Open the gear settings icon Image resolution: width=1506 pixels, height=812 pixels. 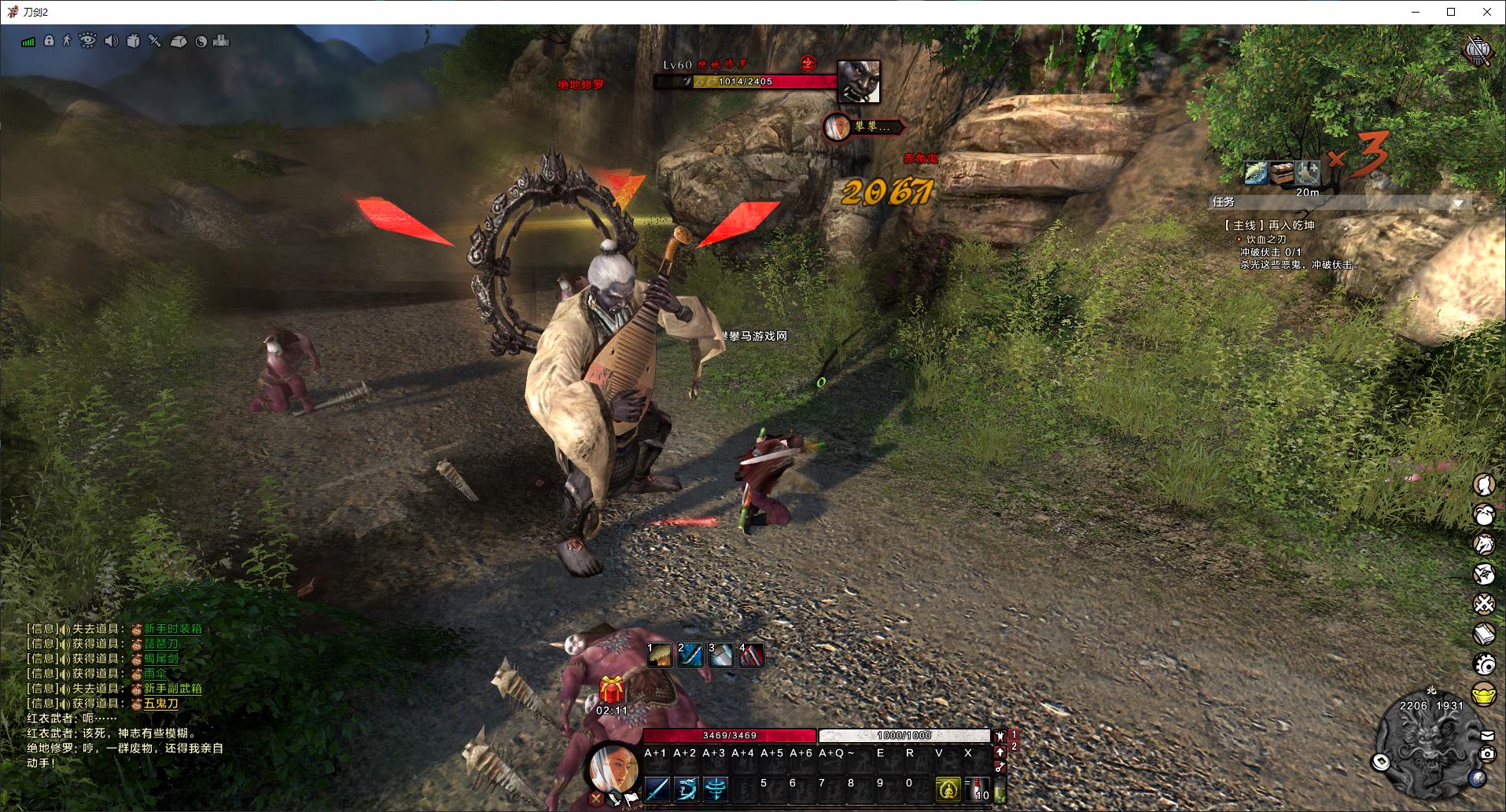[x=1484, y=664]
